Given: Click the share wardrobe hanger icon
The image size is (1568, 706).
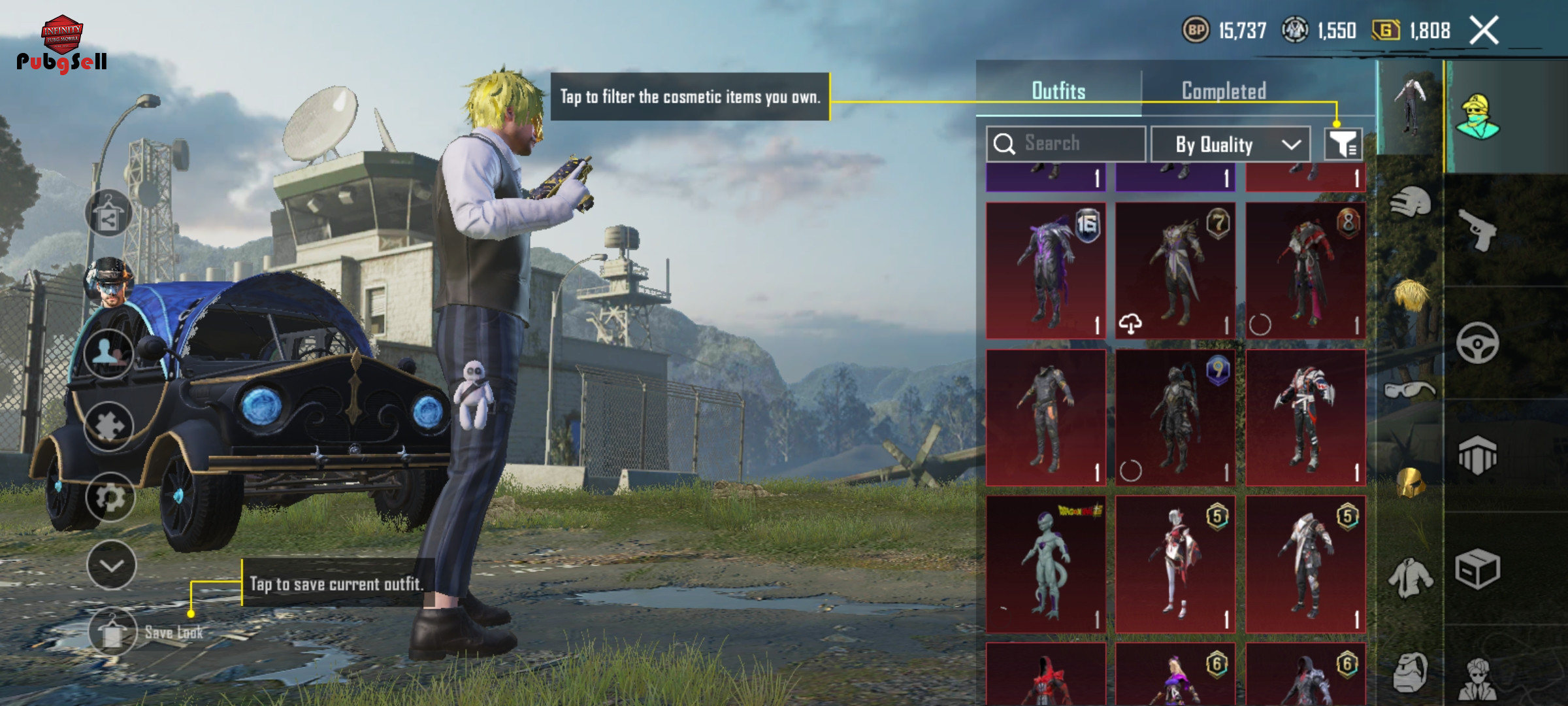Looking at the screenshot, I should pos(108,214).
